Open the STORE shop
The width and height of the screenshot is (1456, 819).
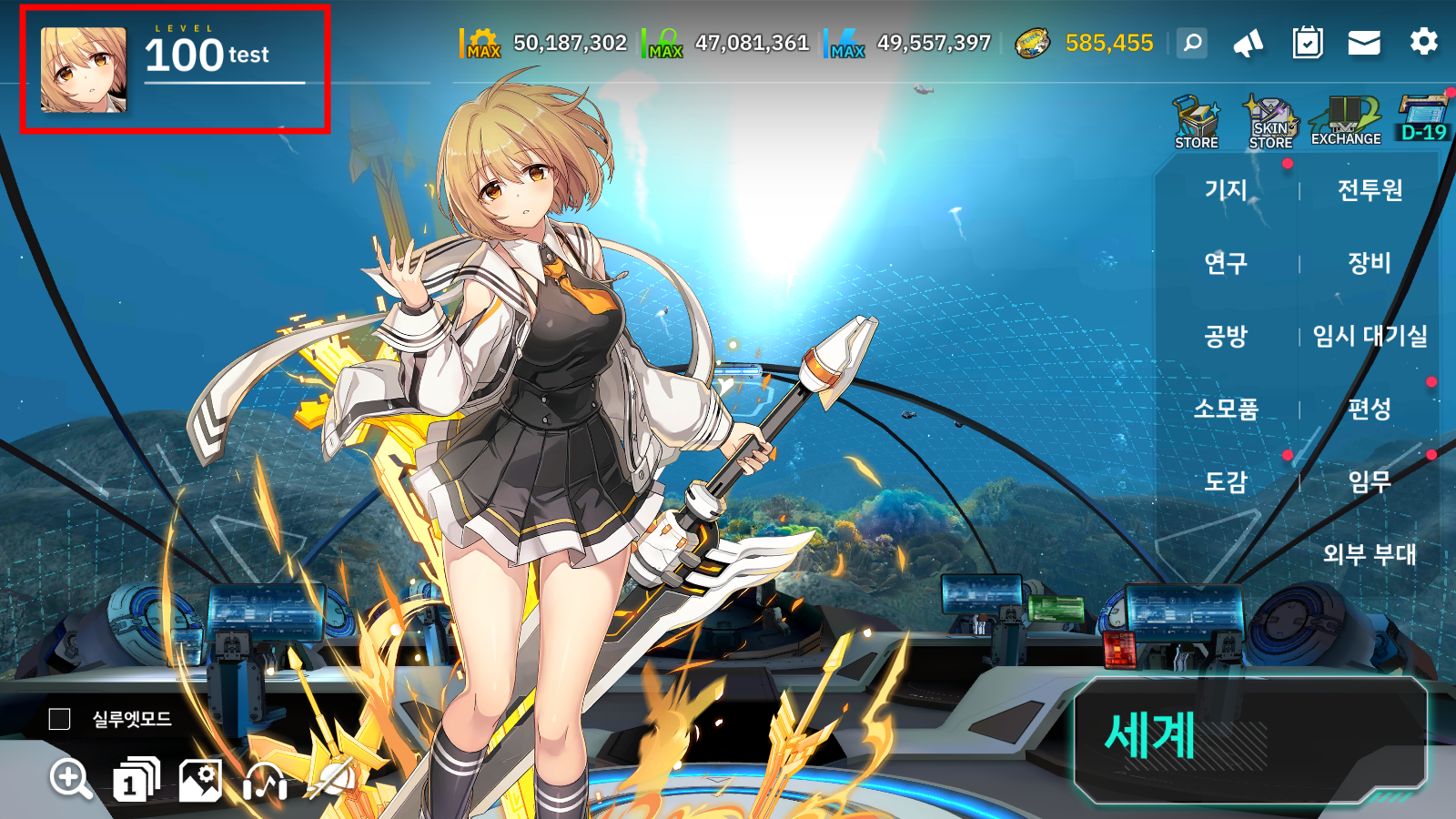point(1196,122)
